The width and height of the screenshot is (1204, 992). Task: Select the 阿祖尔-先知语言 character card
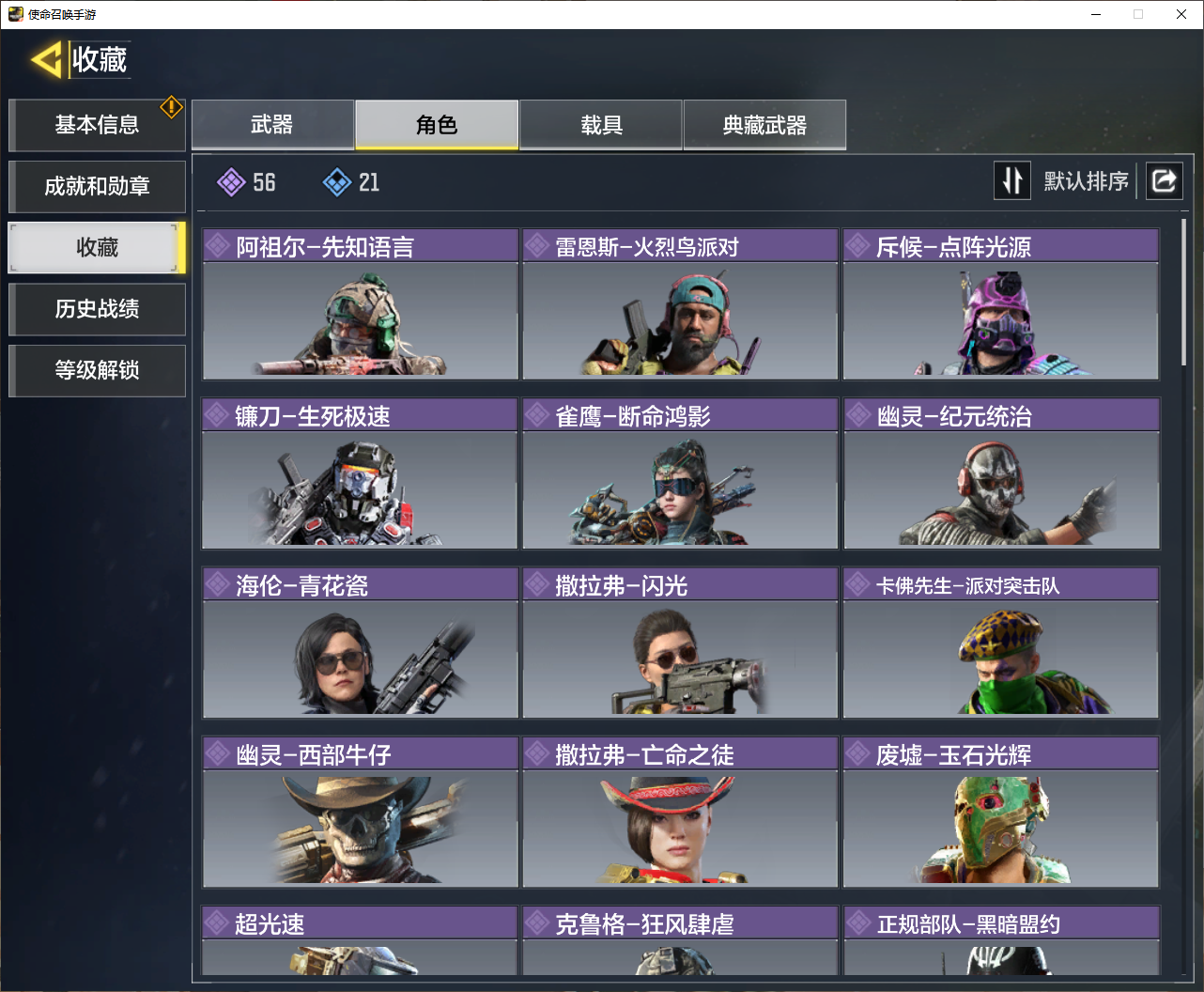(x=361, y=304)
